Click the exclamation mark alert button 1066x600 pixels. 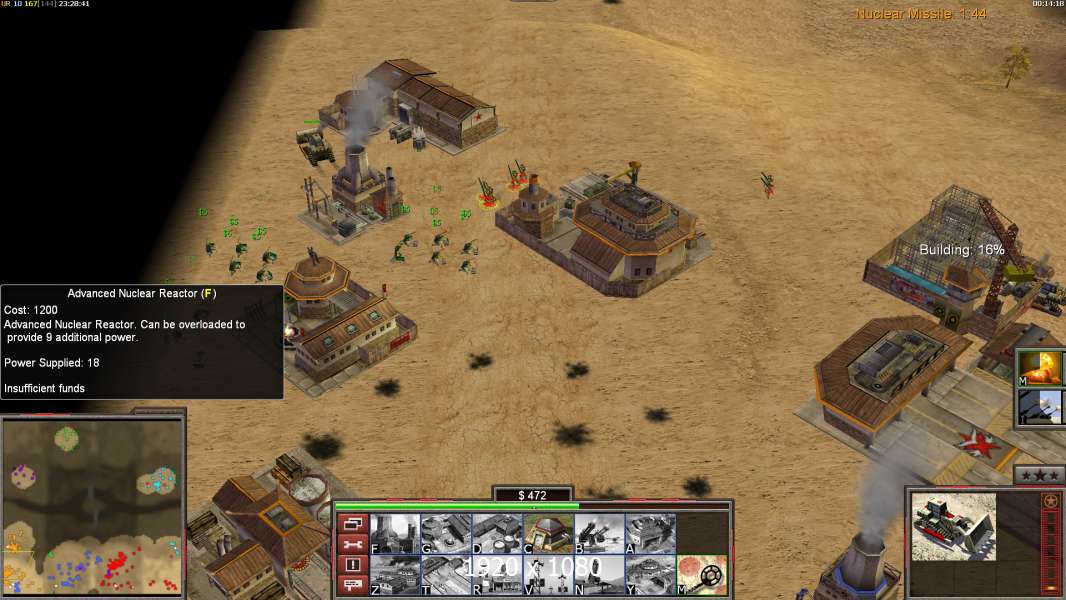353,565
